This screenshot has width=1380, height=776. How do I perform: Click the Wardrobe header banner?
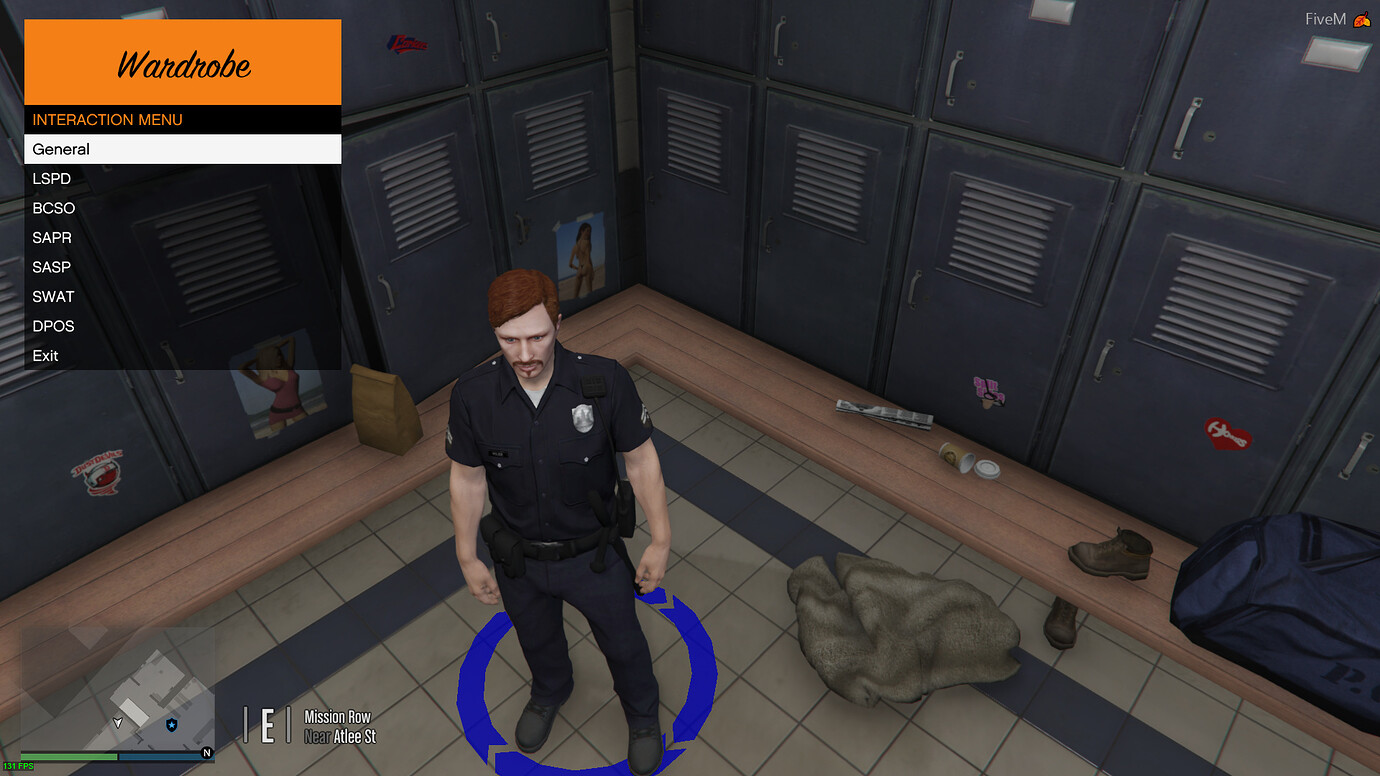pos(182,61)
